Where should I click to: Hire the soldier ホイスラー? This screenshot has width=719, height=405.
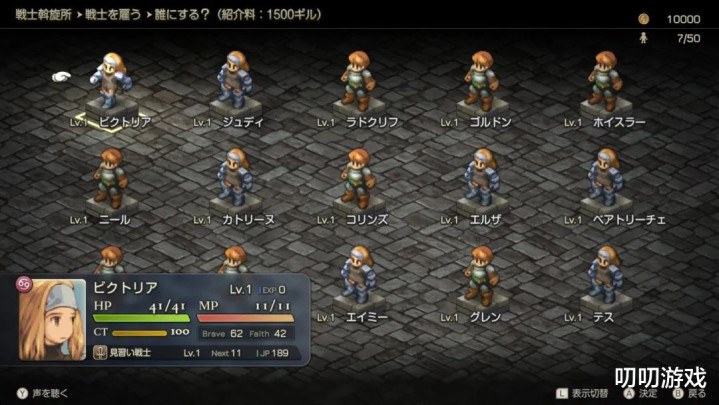tap(604, 80)
